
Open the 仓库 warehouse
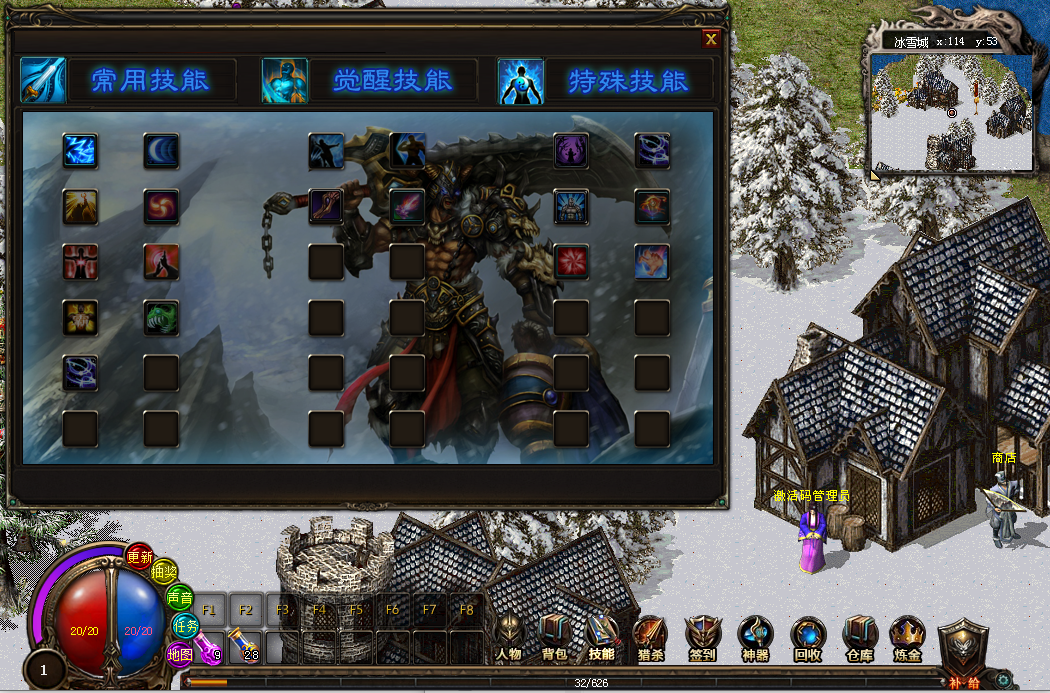[859, 636]
